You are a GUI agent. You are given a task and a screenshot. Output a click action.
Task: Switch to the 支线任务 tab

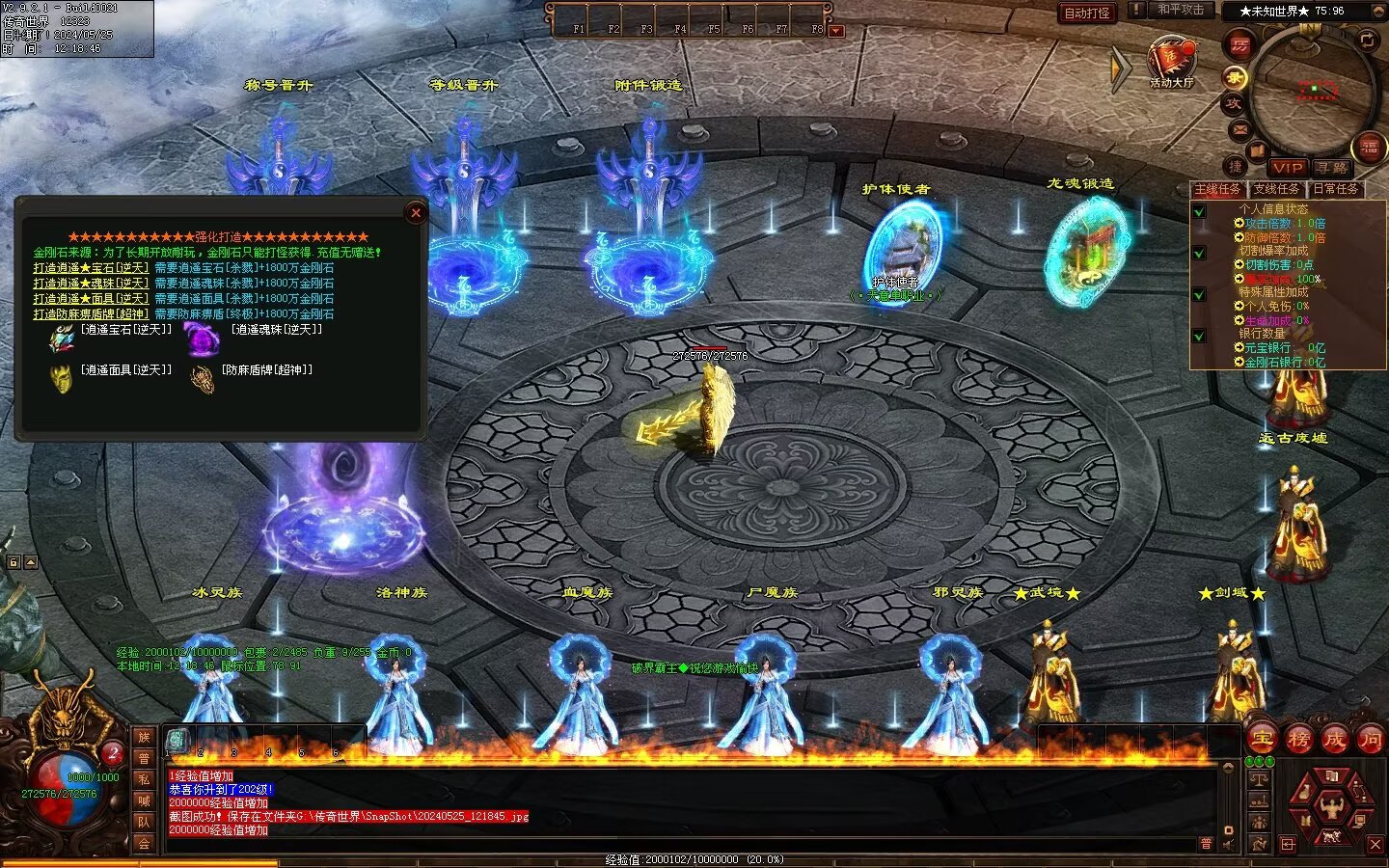(x=1276, y=189)
